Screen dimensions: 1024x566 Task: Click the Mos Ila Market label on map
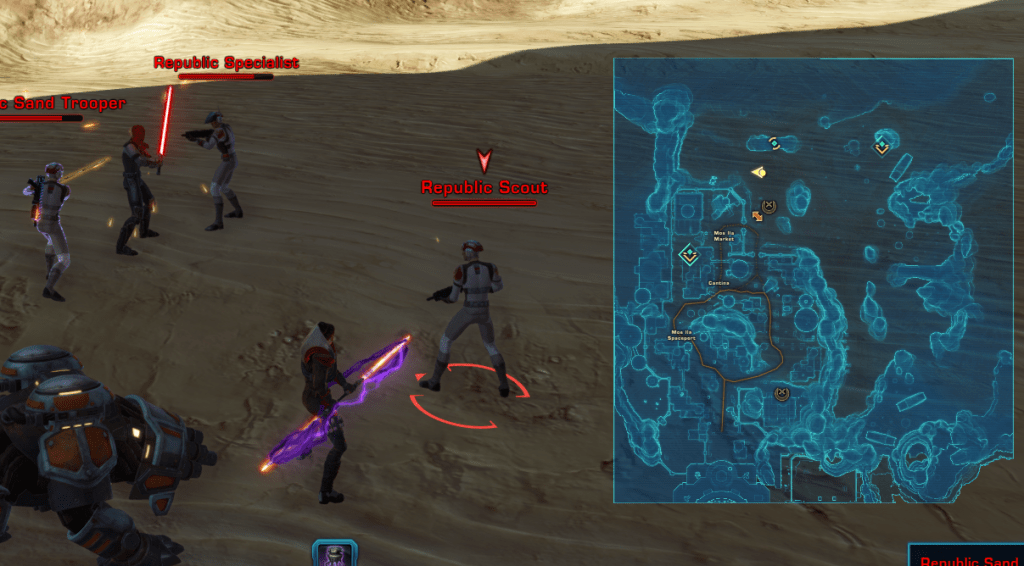click(x=724, y=236)
